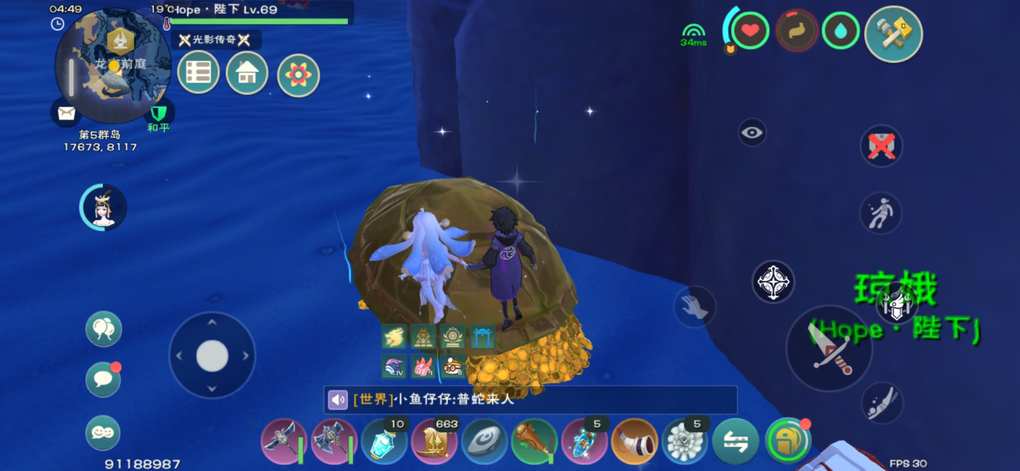This screenshot has height=471, width=1020.
Task: Open the balloon social button
Action: [103, 328]
